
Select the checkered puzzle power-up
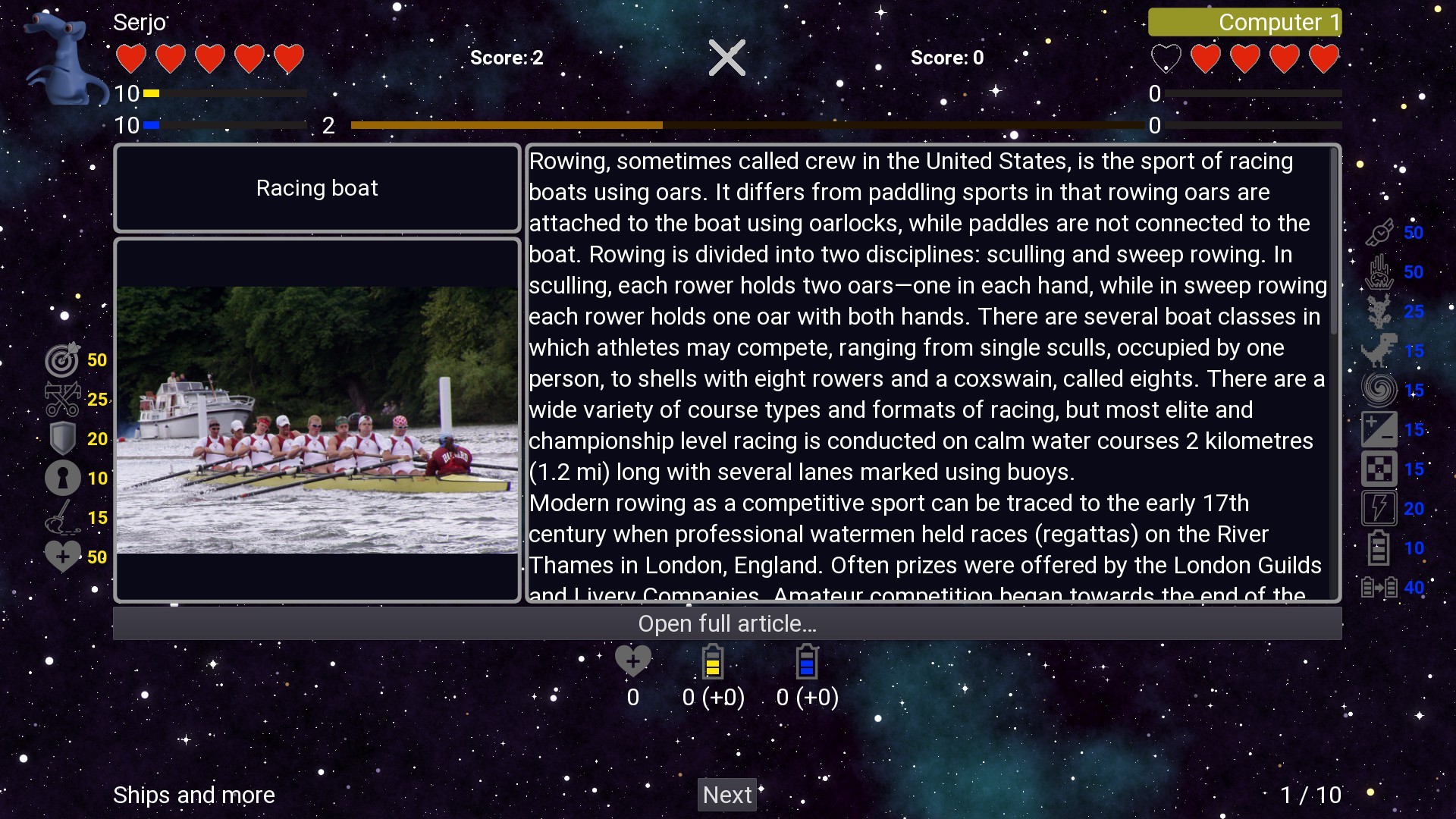(x=1380, y=468)
